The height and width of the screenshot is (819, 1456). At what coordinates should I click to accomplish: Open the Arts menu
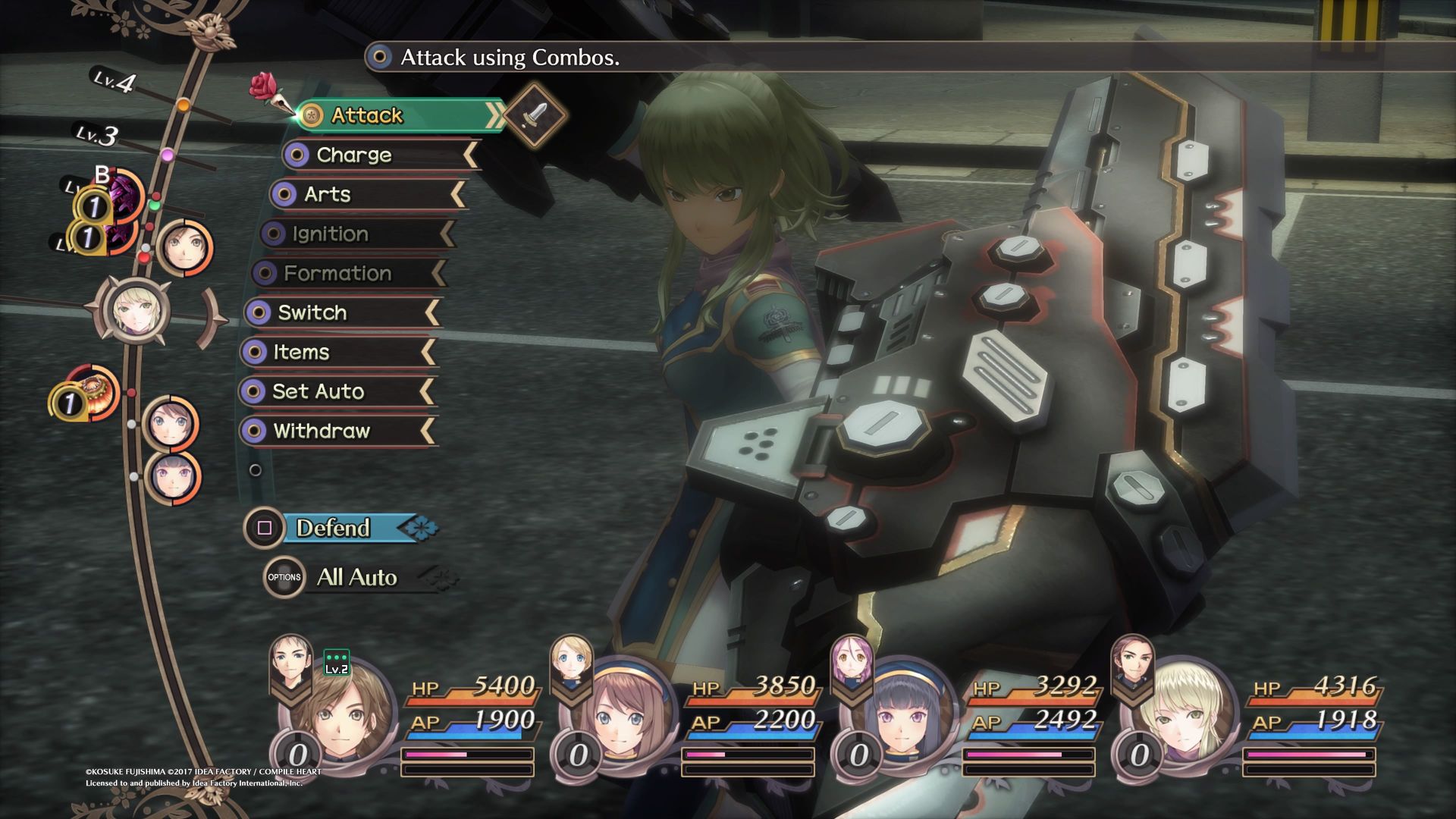(366, 194)
